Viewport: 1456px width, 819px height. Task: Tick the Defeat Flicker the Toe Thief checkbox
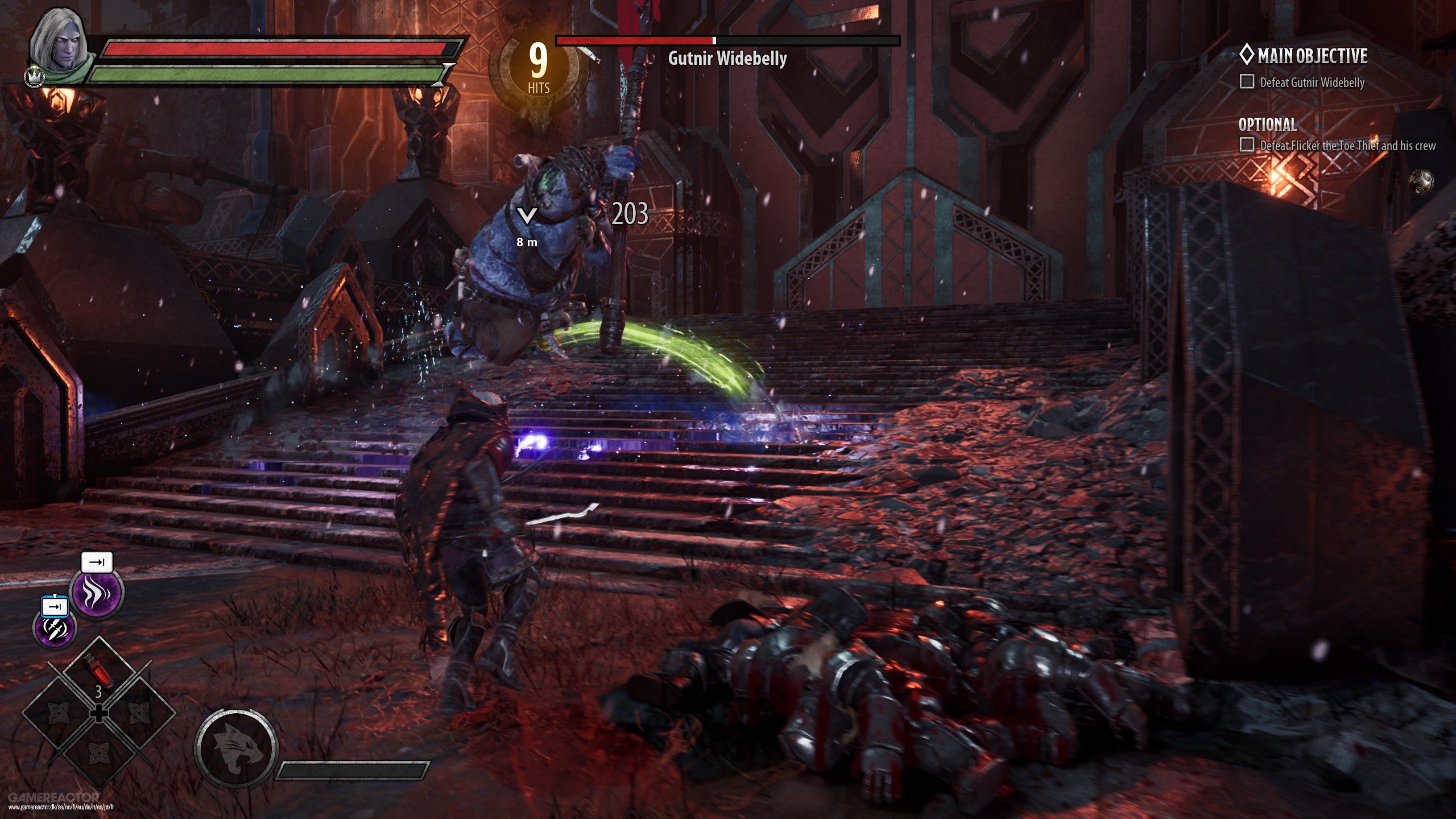pos(1247,144)
